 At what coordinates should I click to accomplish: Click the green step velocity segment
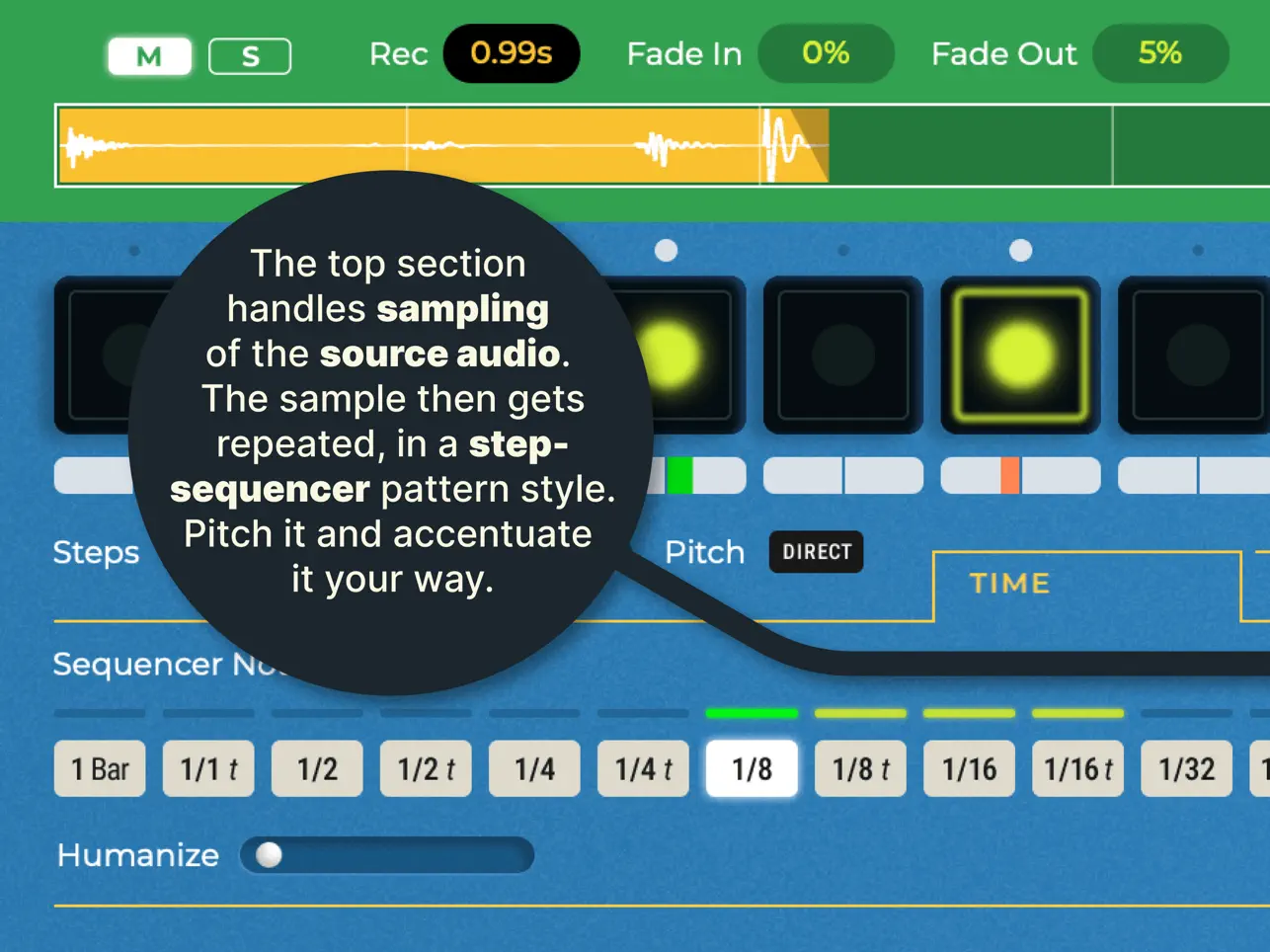point(679,476)
